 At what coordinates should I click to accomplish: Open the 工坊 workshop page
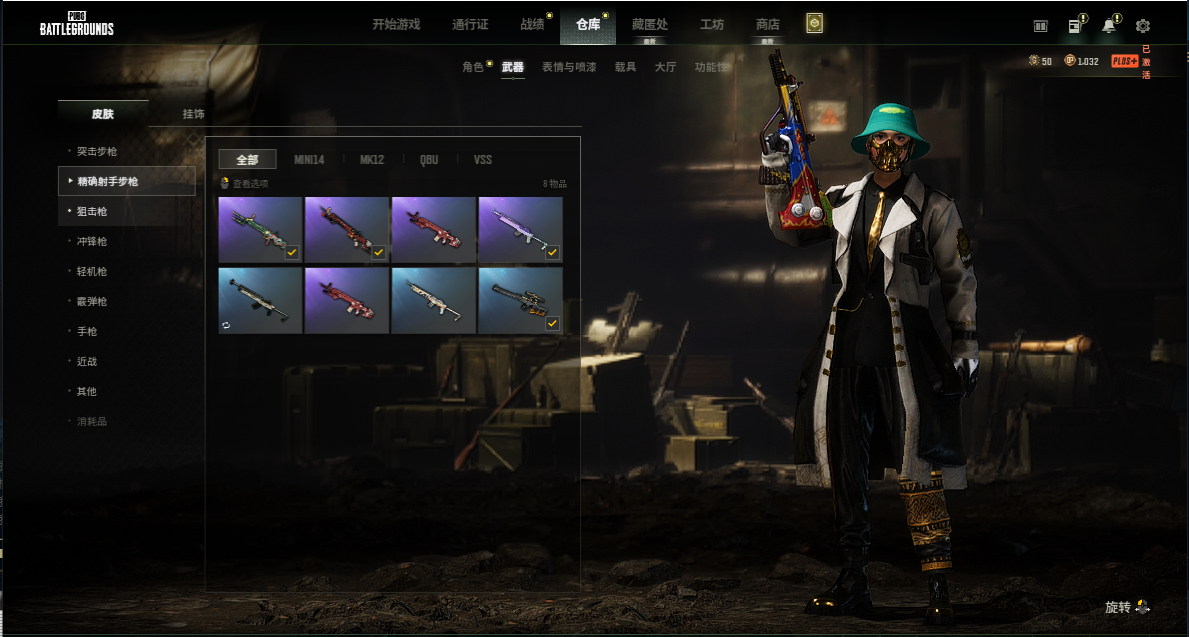tap(712, 24)
